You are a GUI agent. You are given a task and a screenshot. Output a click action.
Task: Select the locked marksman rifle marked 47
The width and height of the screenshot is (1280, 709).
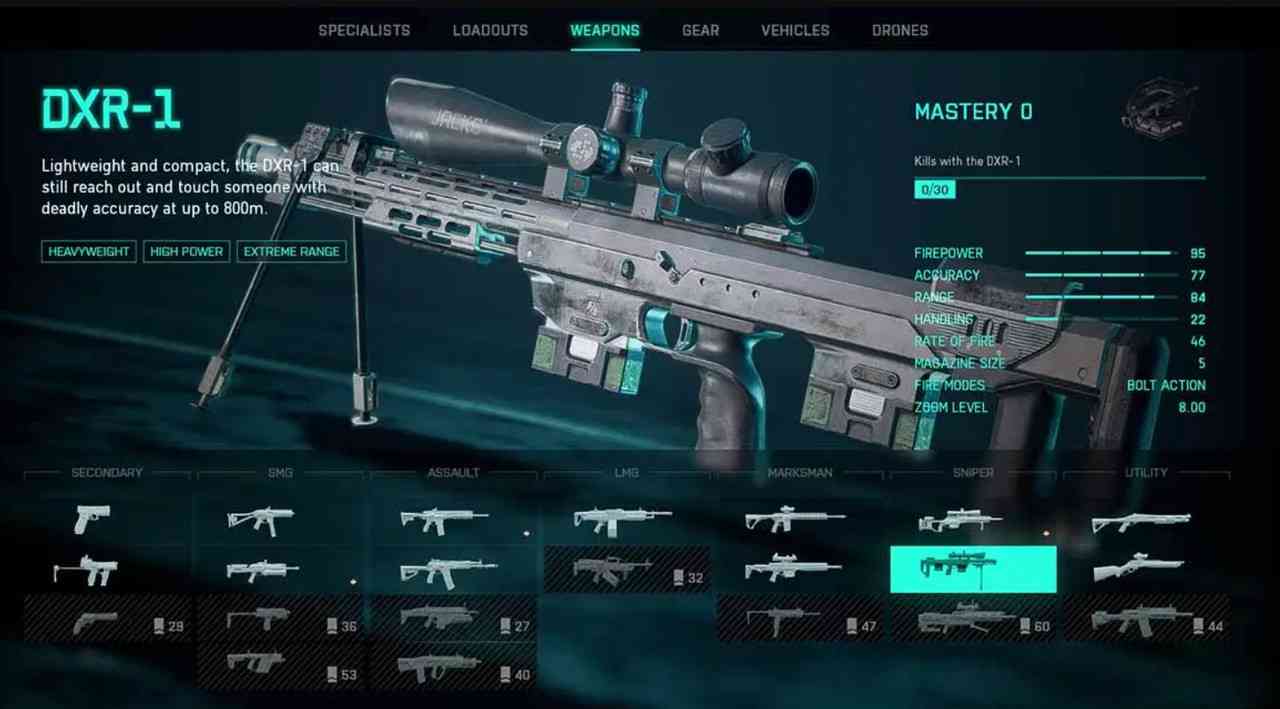click(800, 621)
